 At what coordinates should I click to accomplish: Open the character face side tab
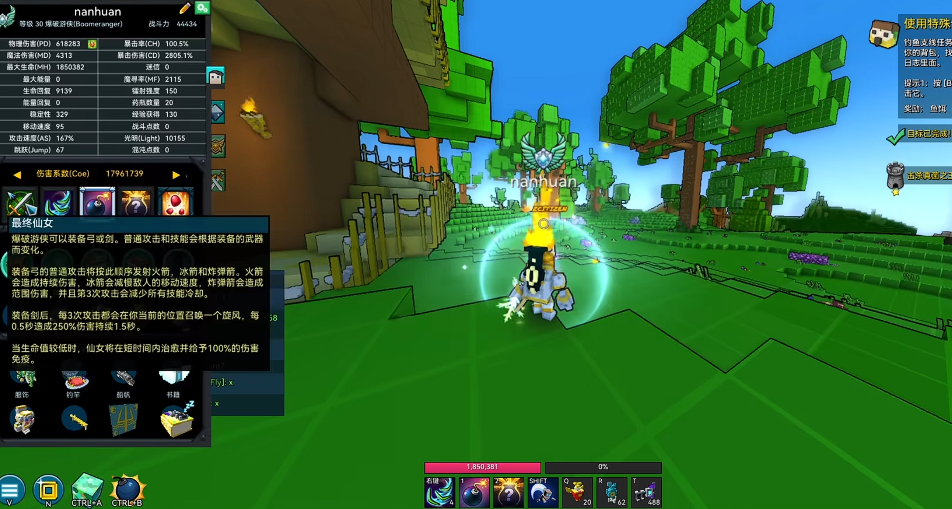click(x=216, y=76)
